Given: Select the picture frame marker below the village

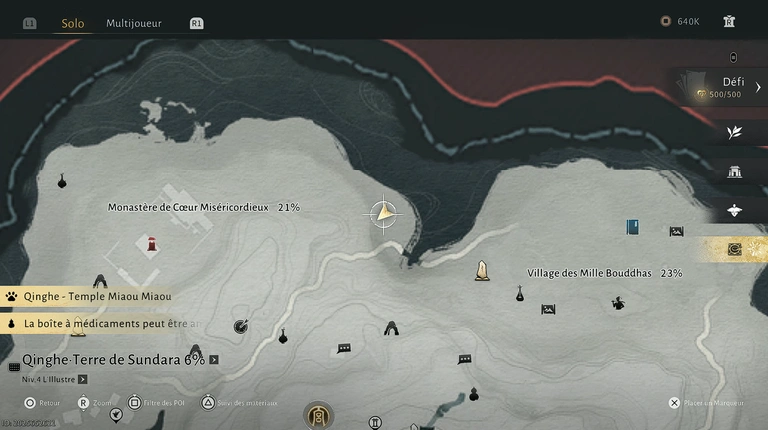Looking at the screenshot, I should pos(548,309).
